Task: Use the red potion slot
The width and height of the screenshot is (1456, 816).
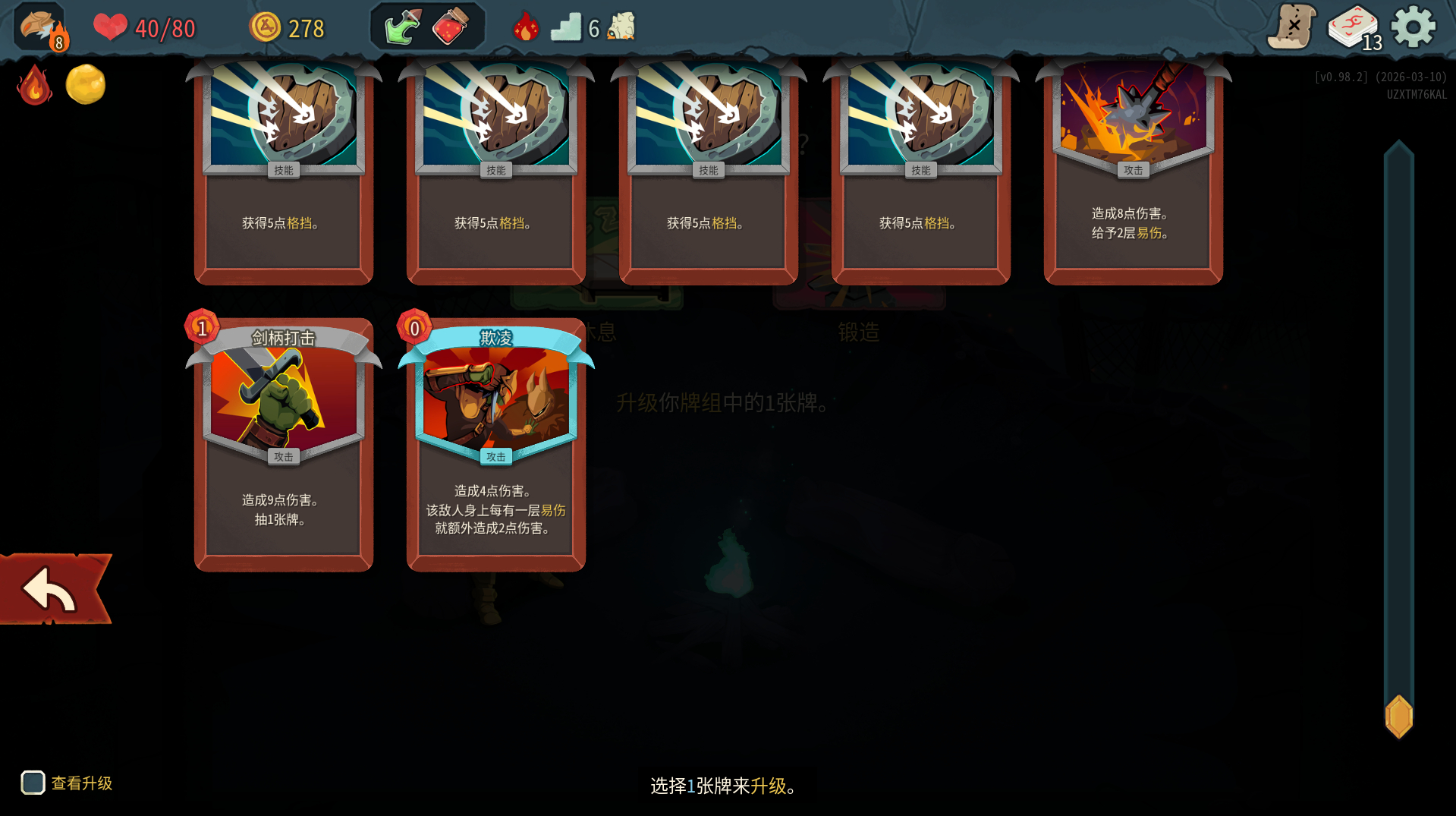Action: (451, 27)
